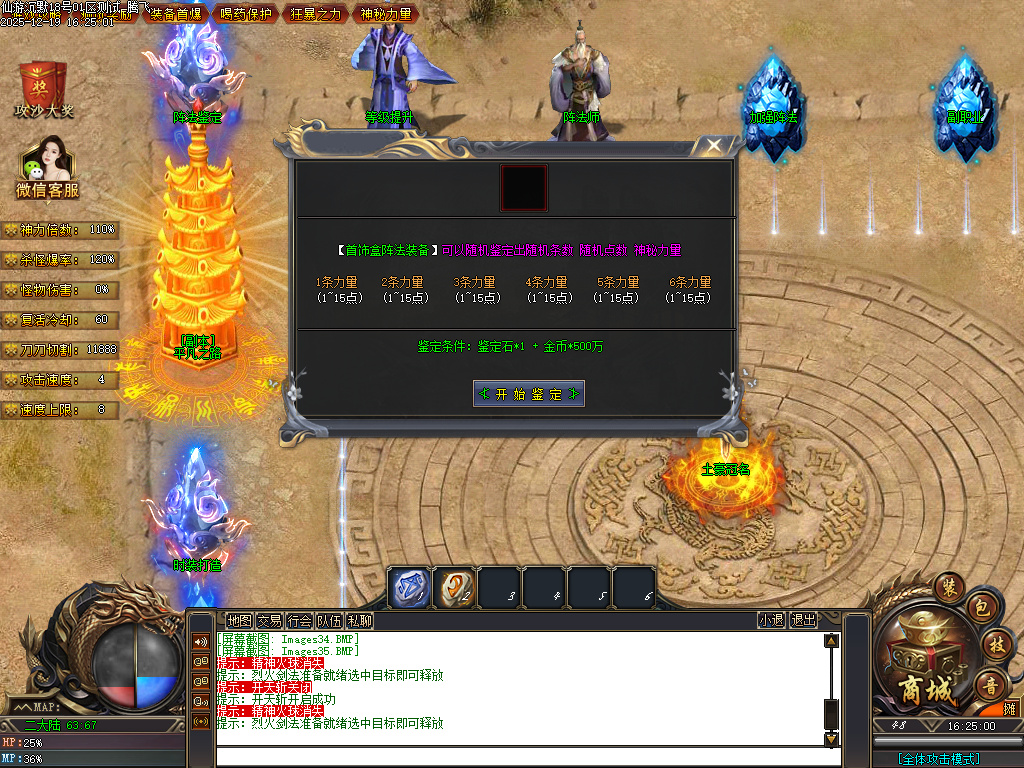Image resolution: width=1024 pixels, height=768 pixels.
Task: Start appraisal with 开始鉴定 button
Action: click(x=529, y=394)
